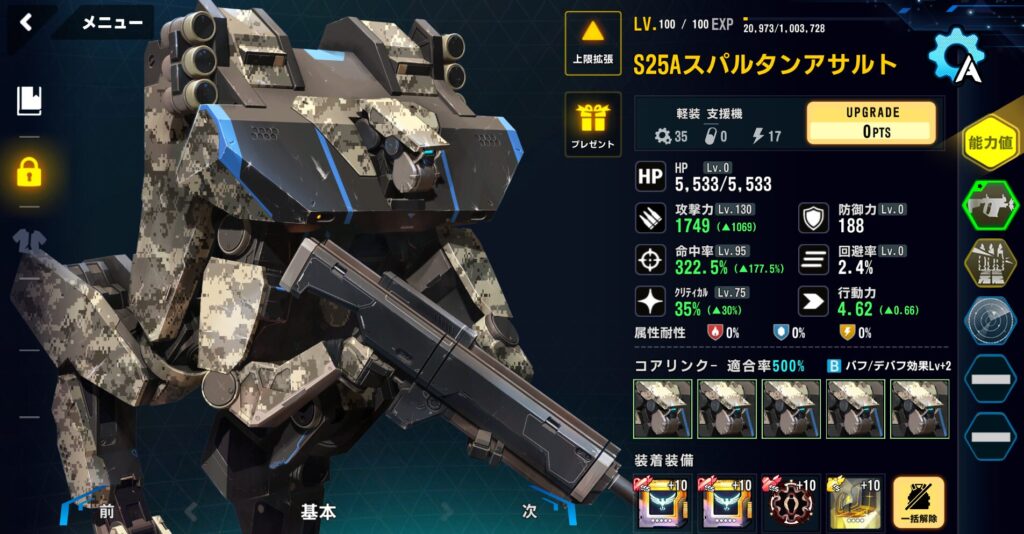The width and height of the screenshot is (1024, 534).
Task: Select the 基本 view label
Action: (x=318, y=511)
